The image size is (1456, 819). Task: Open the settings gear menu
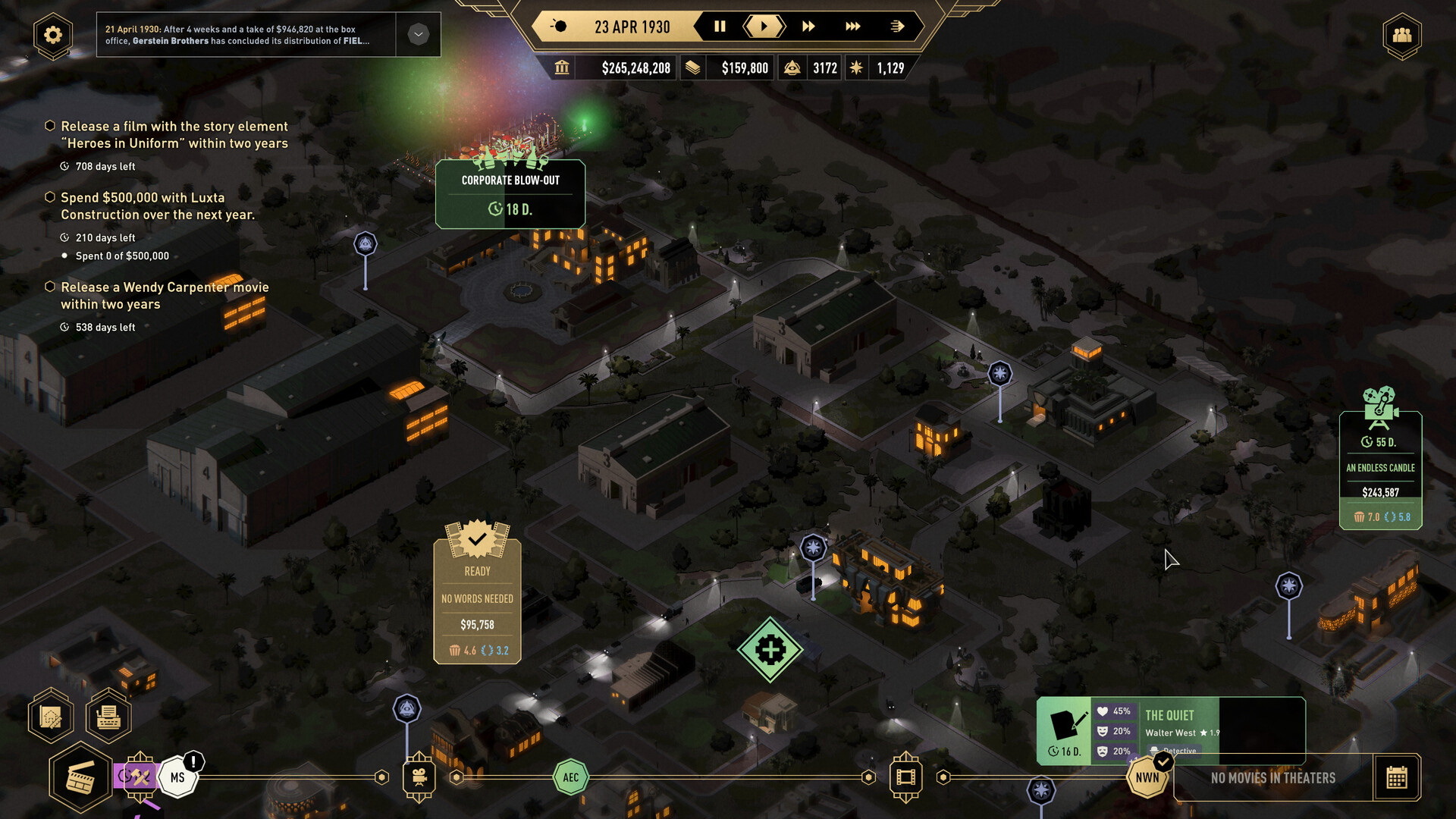52,35
